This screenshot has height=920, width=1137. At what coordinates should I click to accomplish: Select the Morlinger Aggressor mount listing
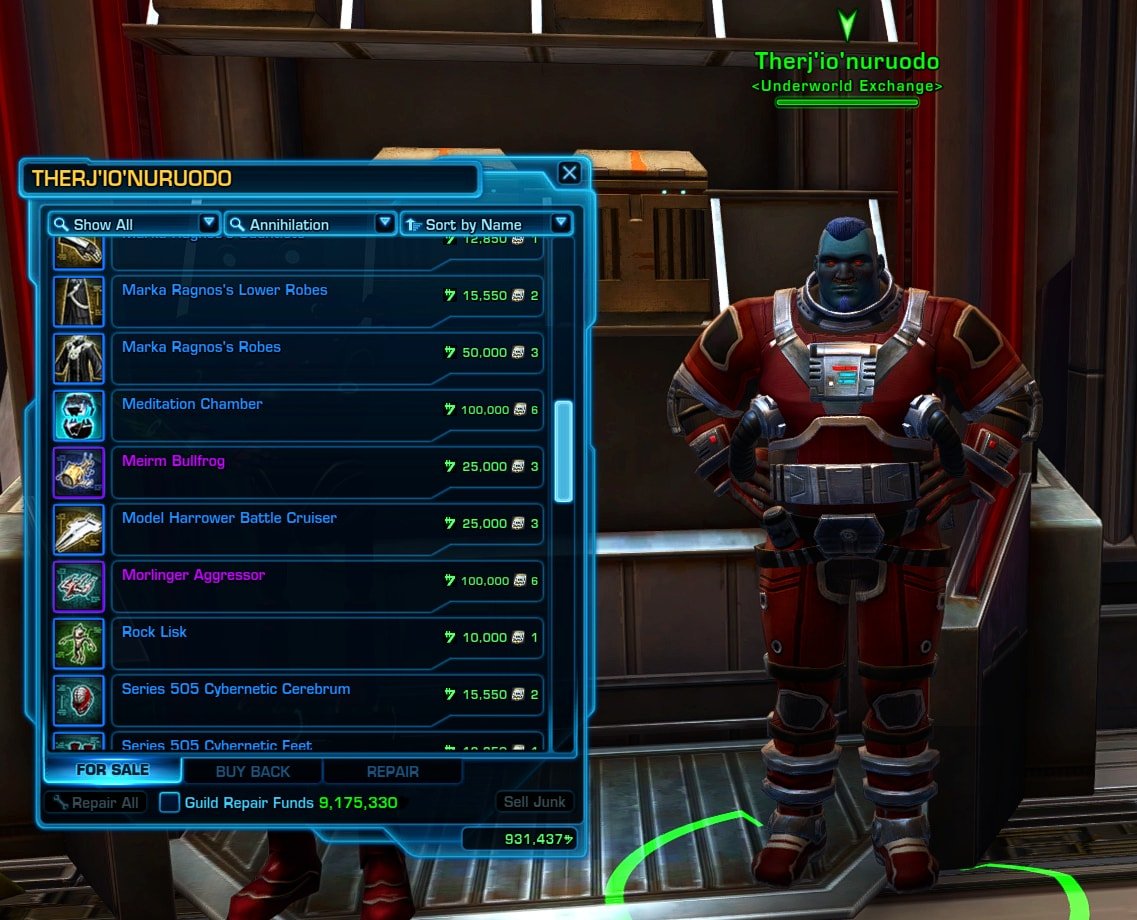tap(326, 587)
